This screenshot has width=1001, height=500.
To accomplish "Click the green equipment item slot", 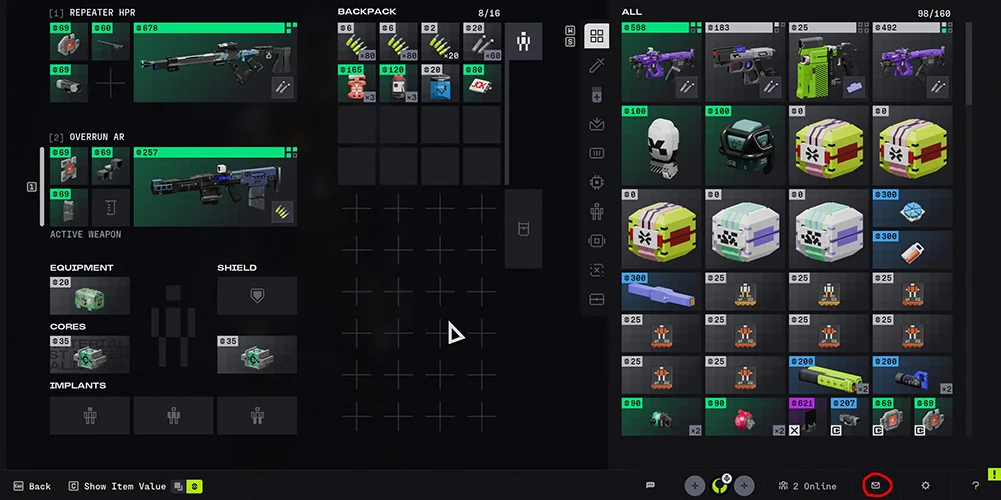I will (90, 296).
